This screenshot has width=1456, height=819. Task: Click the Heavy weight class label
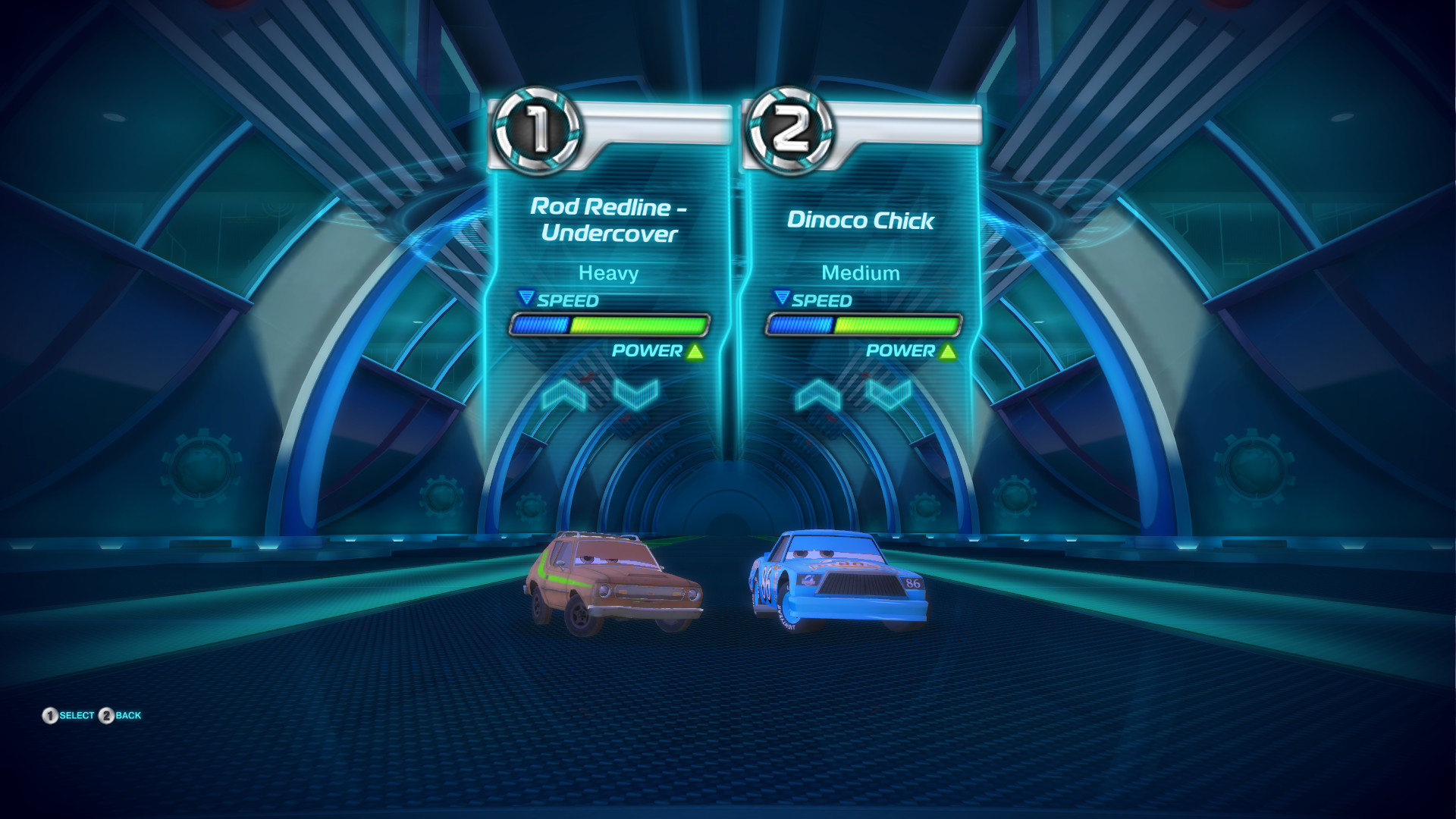pyautogui.click(x=608, y=273)
